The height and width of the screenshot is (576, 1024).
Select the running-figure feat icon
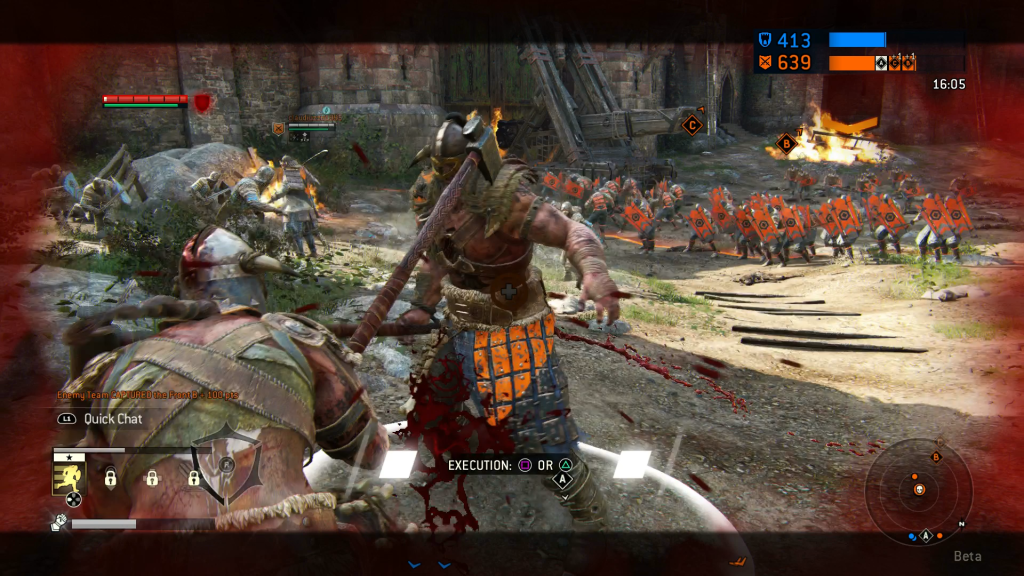click(x=67, y=477)
